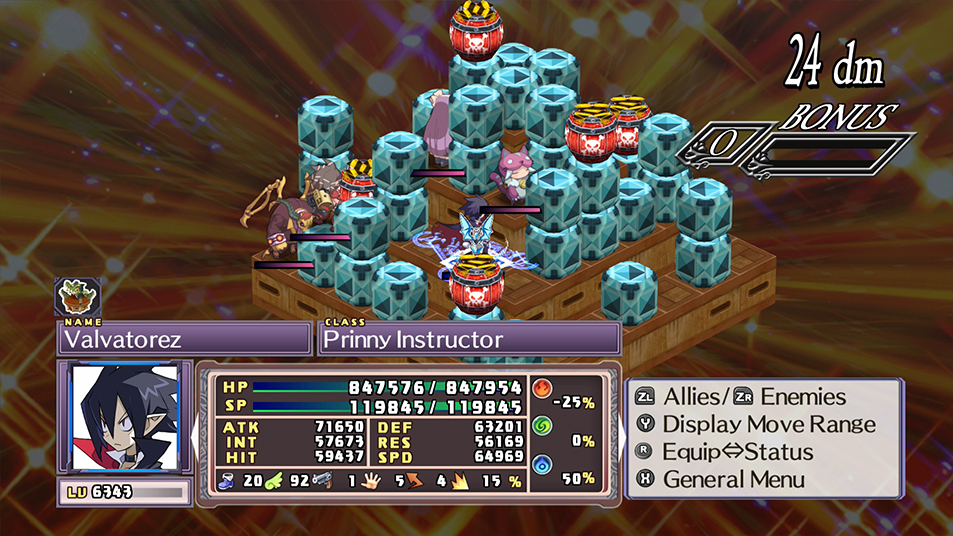This screenshot has width=953, height=536.
Task: Click the Valvatorez name panel
Action: point(183,340)
